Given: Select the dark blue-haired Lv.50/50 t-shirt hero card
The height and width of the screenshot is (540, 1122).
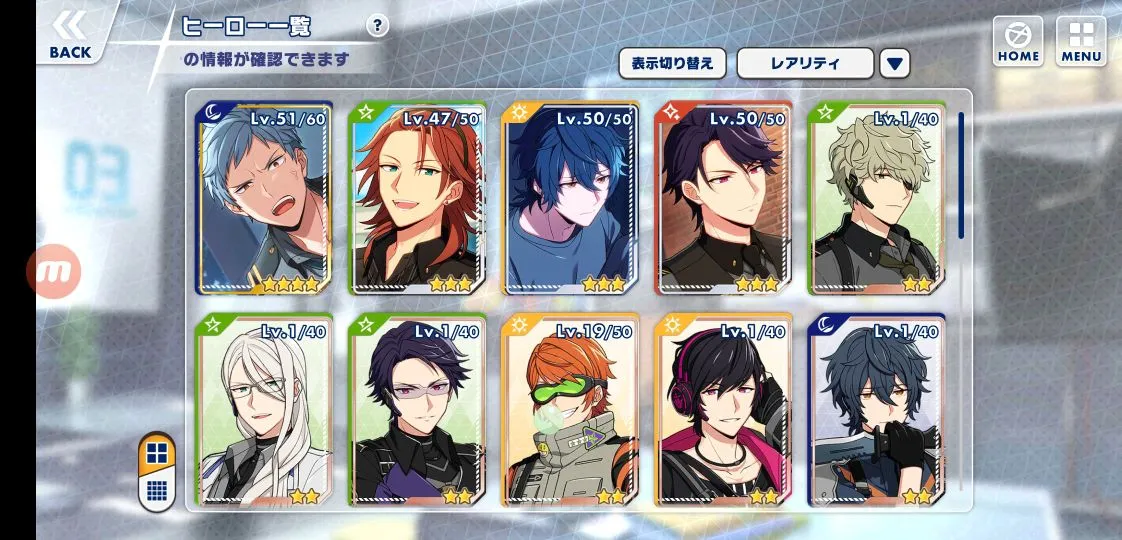Looking at the screenshot, I should (570, 198).
